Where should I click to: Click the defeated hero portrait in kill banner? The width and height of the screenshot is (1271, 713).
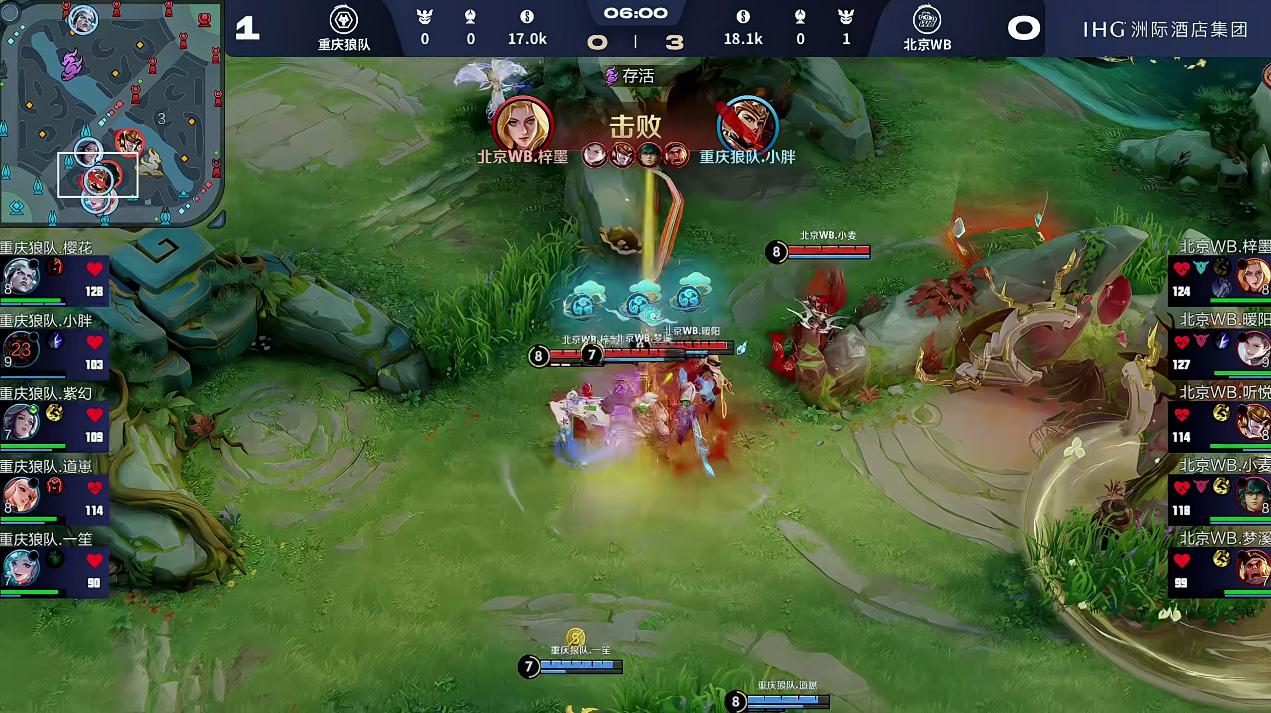click(747, 124)
